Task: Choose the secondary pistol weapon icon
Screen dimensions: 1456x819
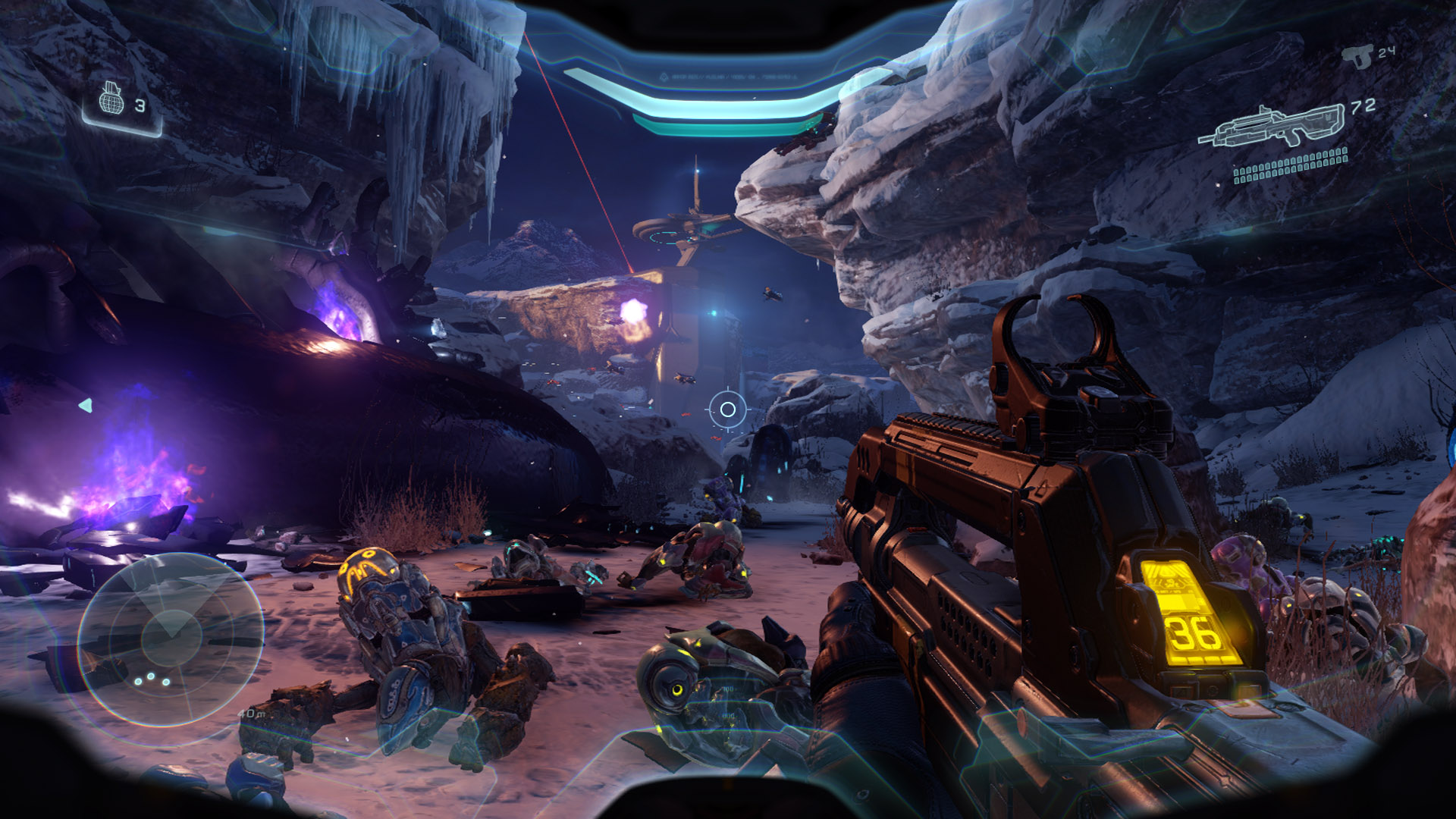Action: click(x=1358, y=56)
